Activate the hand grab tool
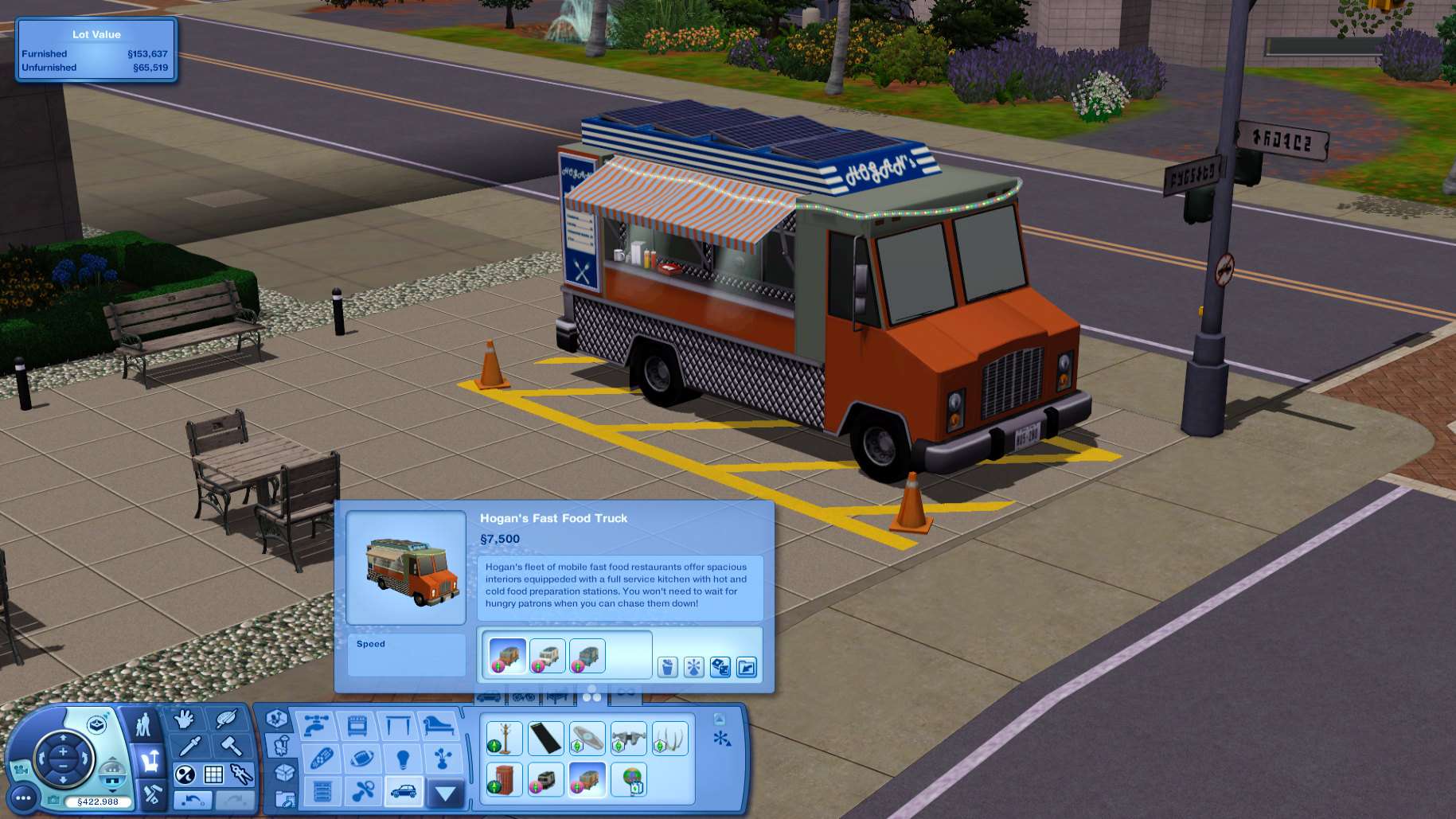The width and height of the screenshot is (1456, 819). 185,720
